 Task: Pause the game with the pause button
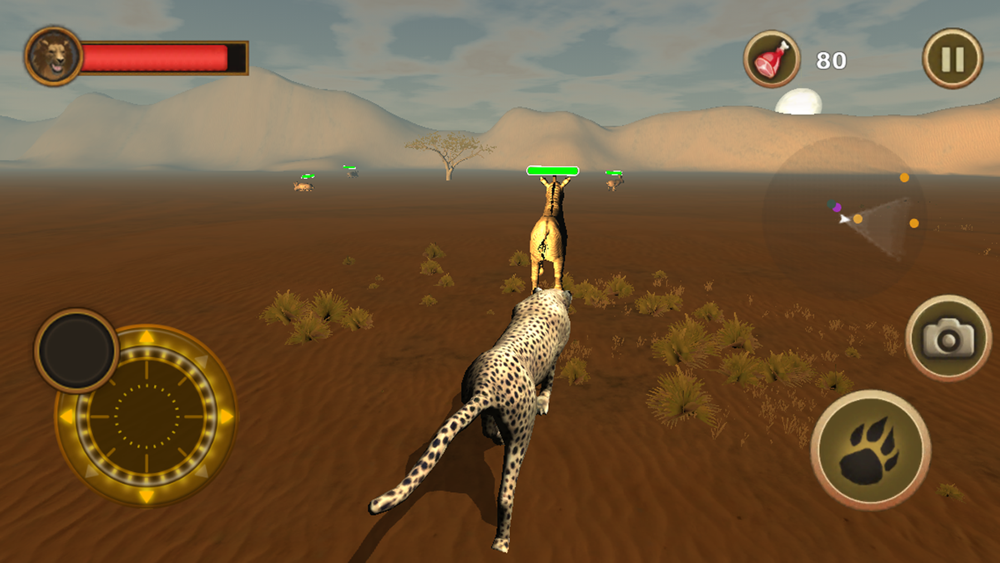coord(952,59)
